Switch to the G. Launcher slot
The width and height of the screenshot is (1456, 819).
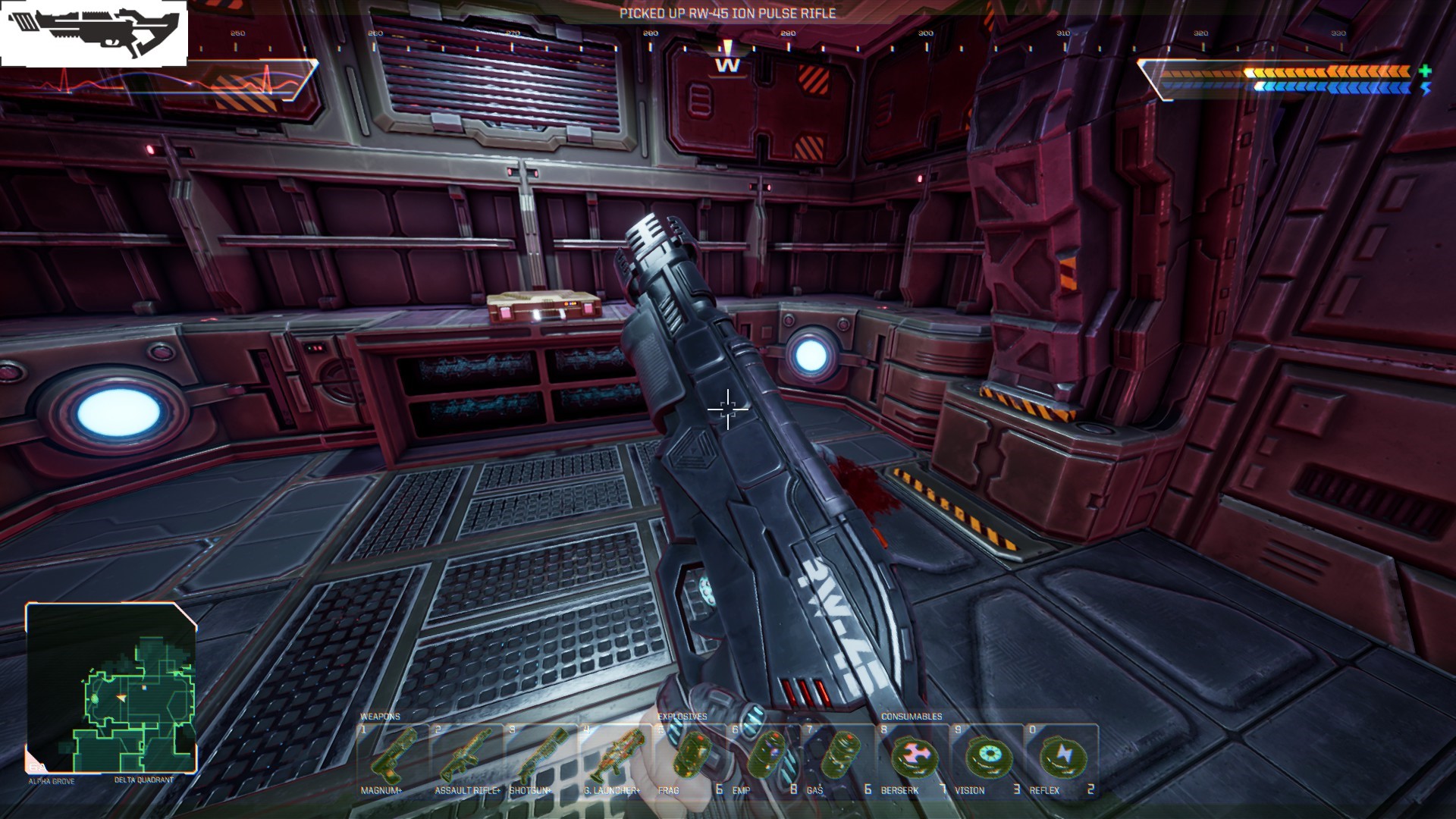pyautogui.click(x=615, y=758)
